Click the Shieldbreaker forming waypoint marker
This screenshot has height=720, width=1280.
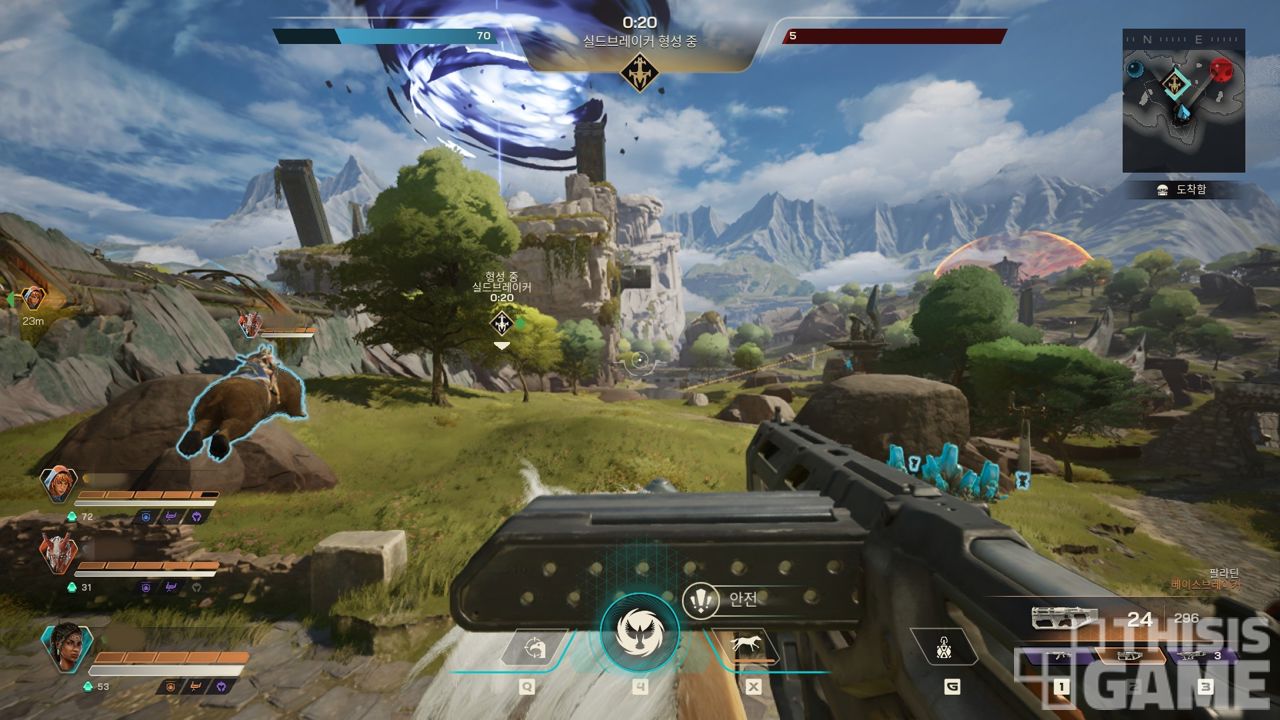[x=502, y=322]
